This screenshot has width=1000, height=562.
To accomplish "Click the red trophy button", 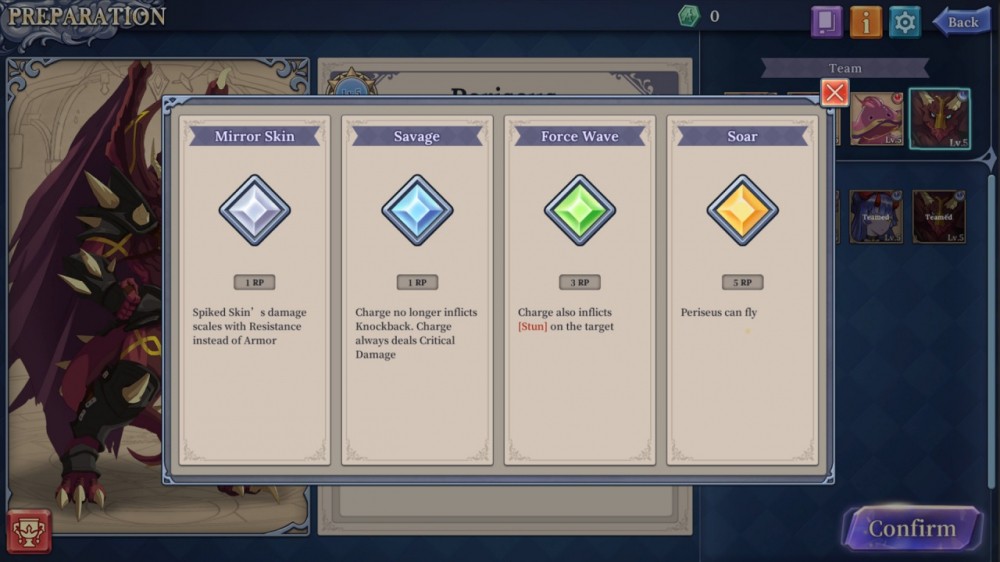I will click(29, 531).
